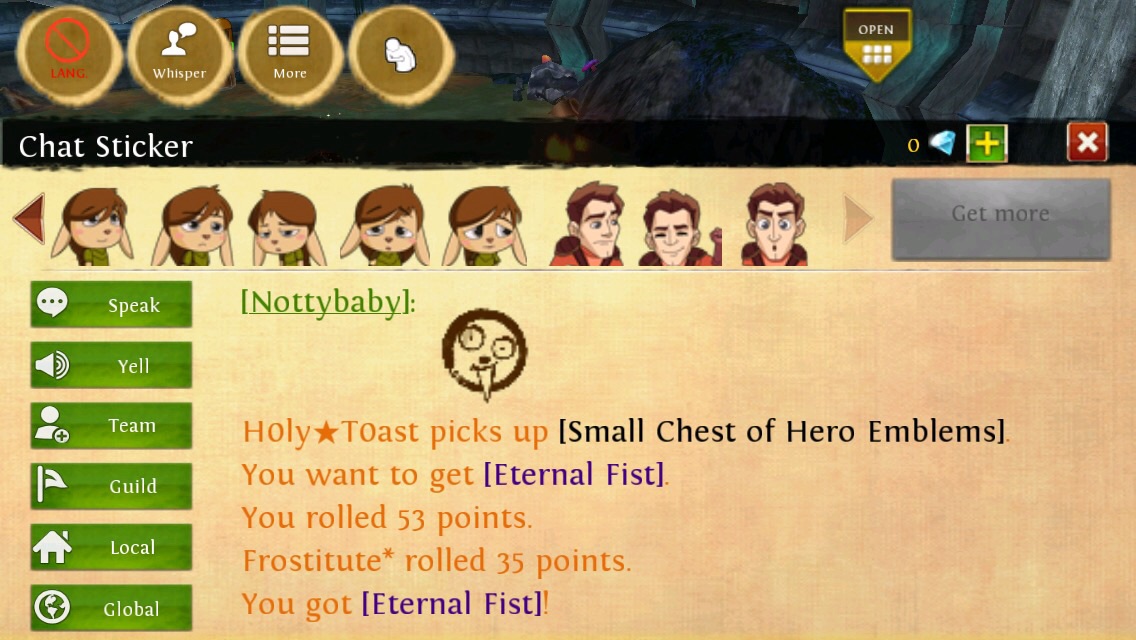Image resolution: width=1136 pixels, height=640 pixels.
Task: Switch to the Speak chat channel
Action: coord(111,304)
